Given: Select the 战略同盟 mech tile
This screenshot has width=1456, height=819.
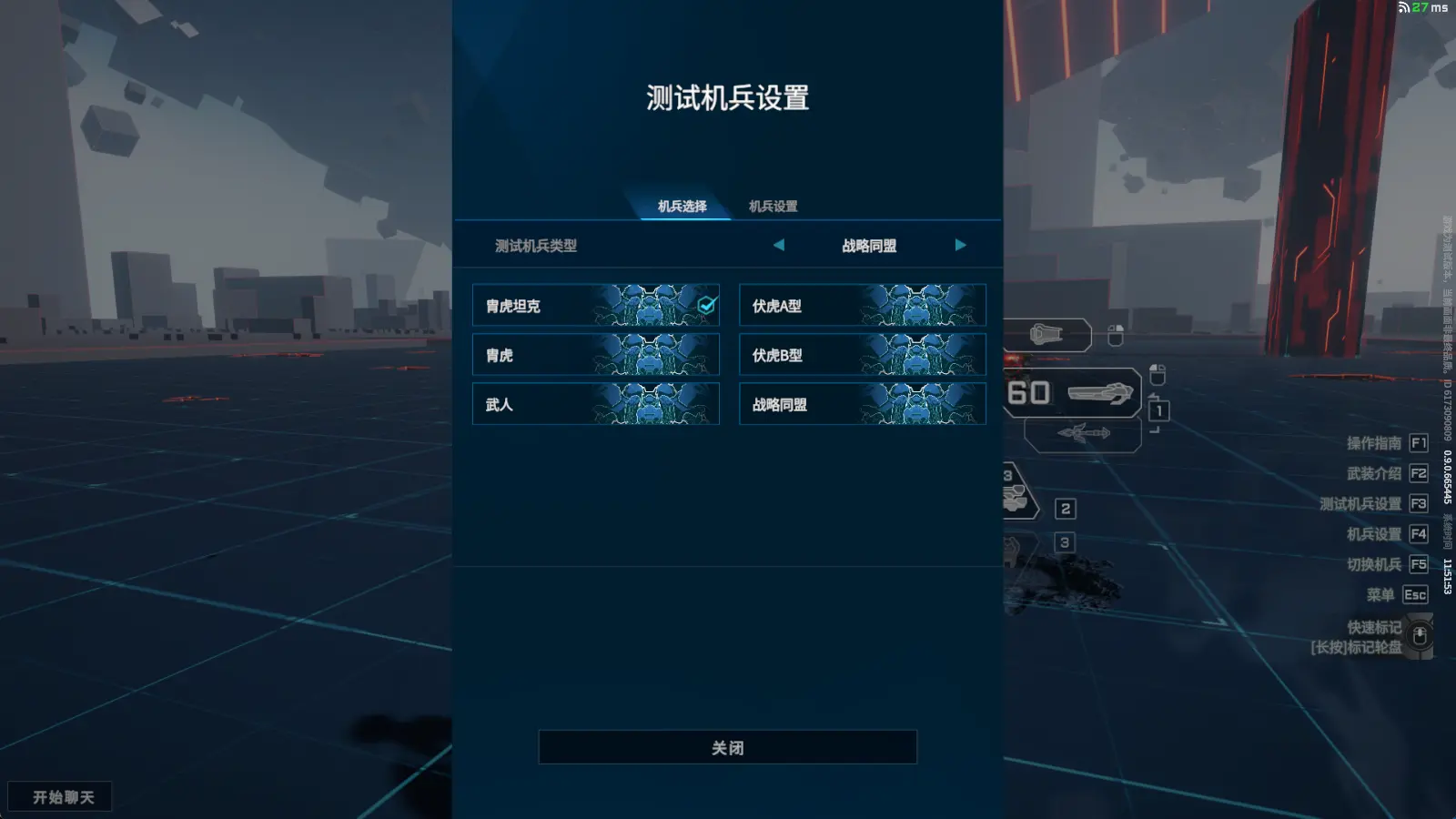Looking at the screenshot, I should pyautogui.click(x=862, y=404).
